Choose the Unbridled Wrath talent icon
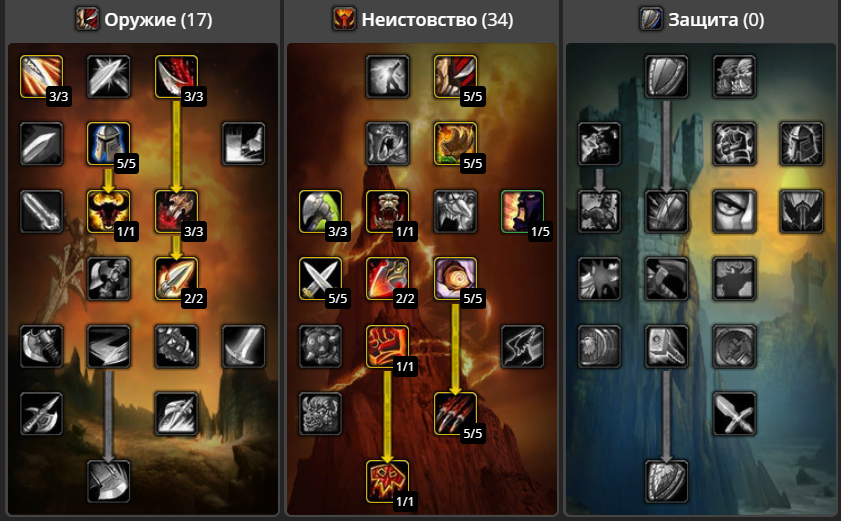Image resolution: width=841 pixels, height=521 pixels. click(x=455, y=143)
